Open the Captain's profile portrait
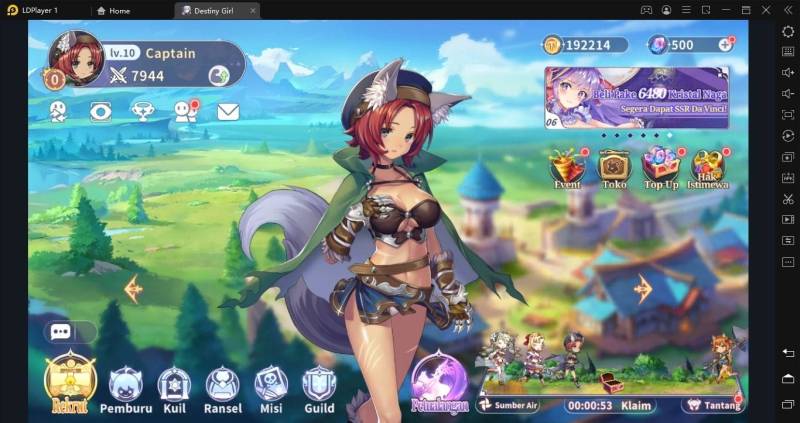Viewport: 800px width, 423px height. [x=76, y=57]
